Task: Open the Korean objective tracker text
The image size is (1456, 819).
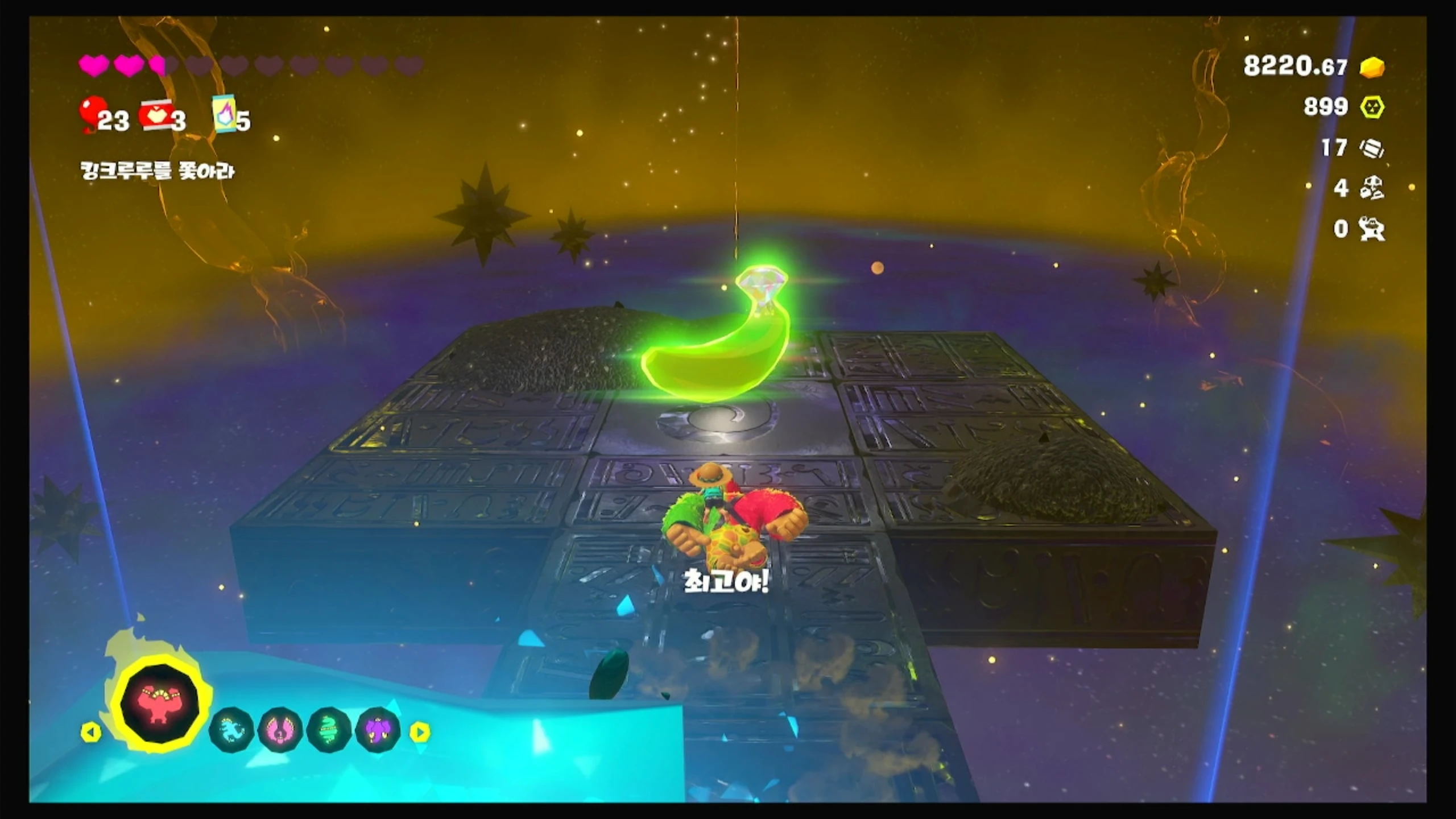Action: tap(157, 171)
